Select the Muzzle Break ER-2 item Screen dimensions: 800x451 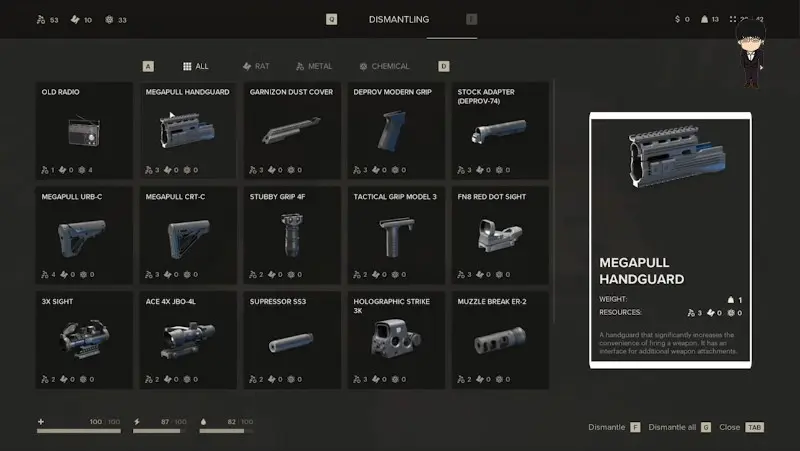tap(500, 340)
